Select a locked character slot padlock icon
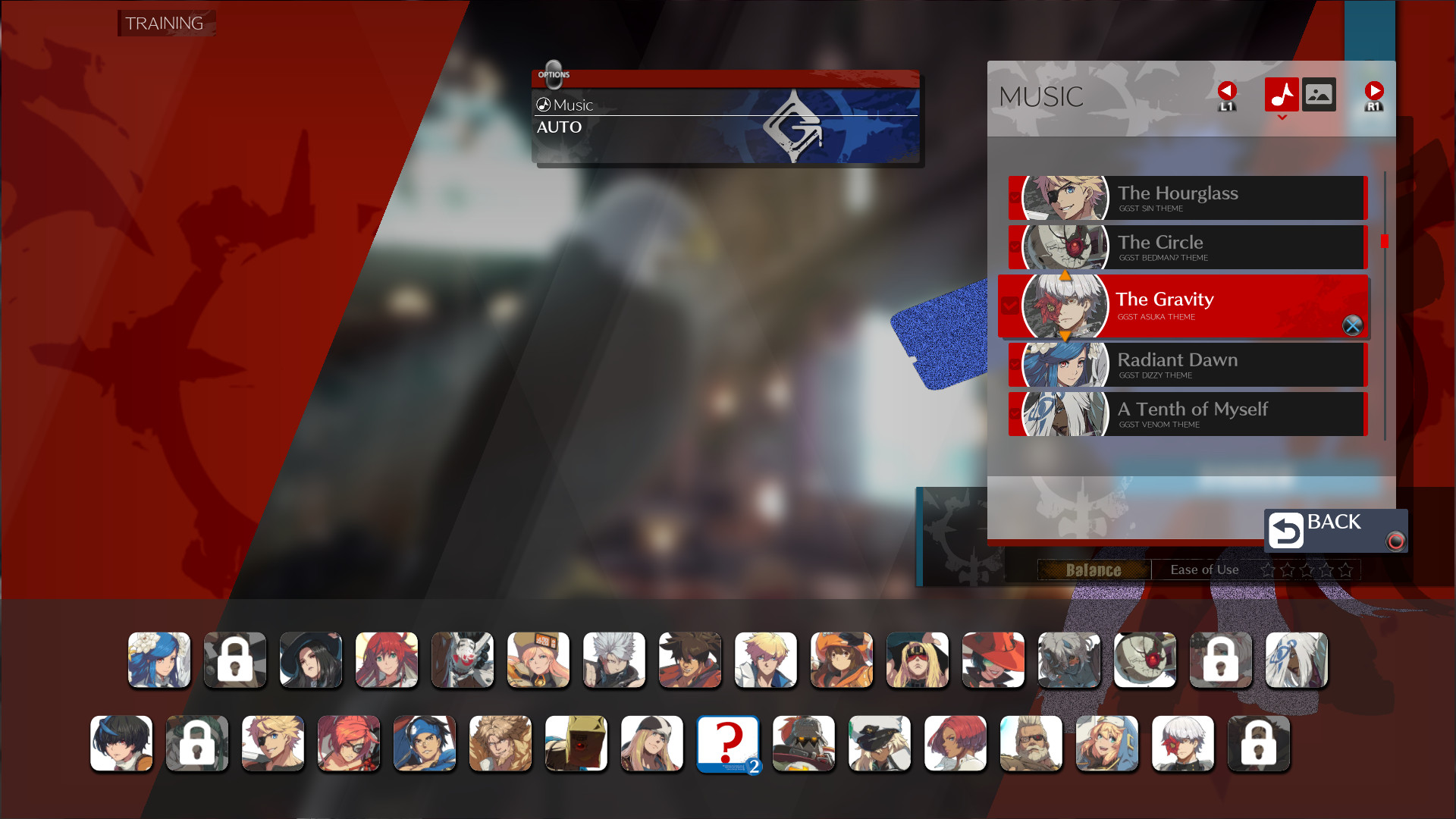Viewport: 1456px width, 819px height. point(234,660)
